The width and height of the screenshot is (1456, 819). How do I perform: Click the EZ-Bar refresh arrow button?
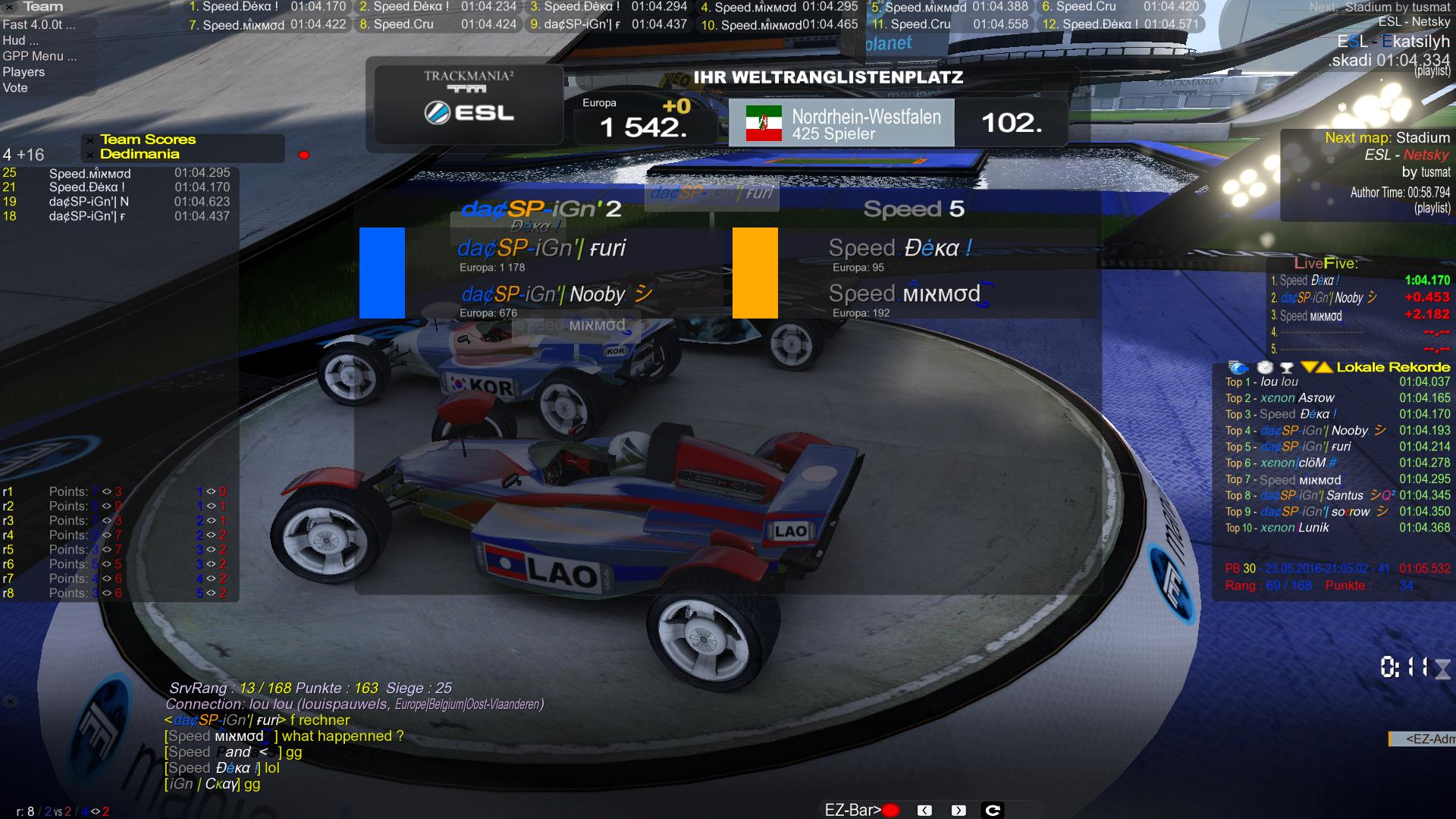993,811
